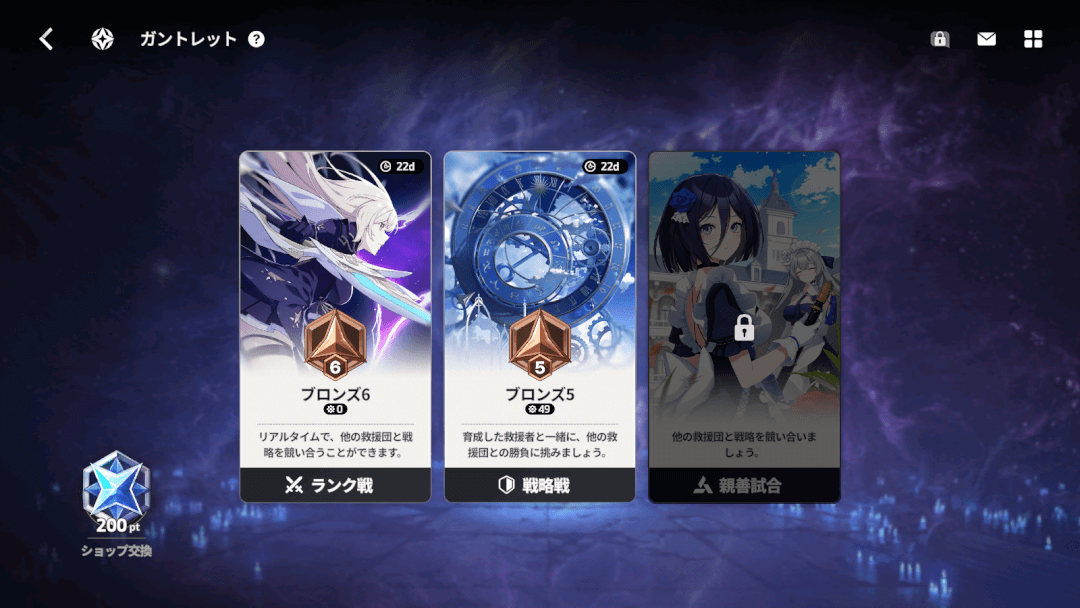Open the mail envelope icon
The image size is (1080, 608).
pyautogui.click(x=986, y=39)
